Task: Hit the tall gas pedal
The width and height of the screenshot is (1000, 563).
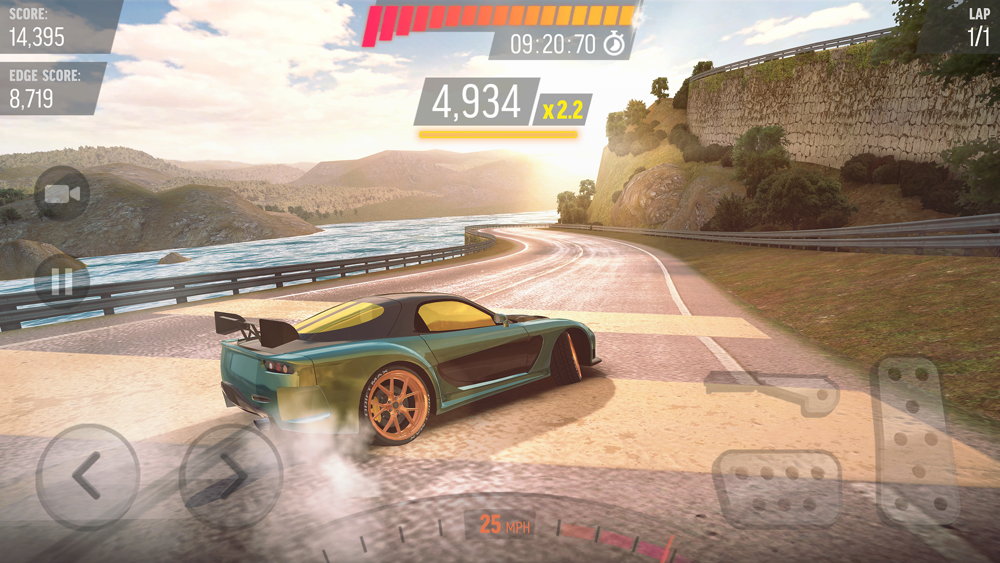Action: click(915, 439)
